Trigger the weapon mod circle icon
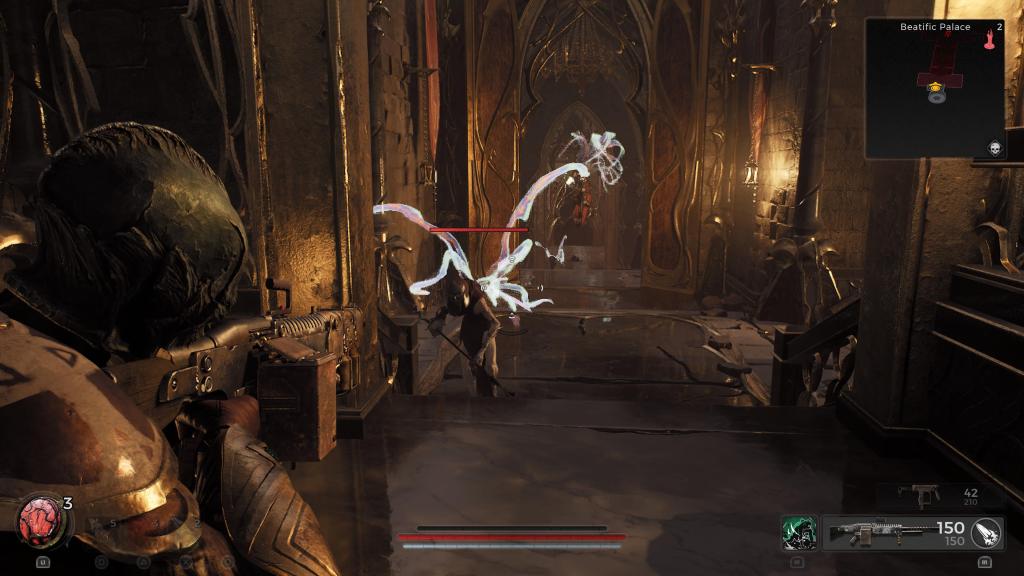The height and width of the screenshot is (576, 1024). pyautogui.click(x=986, y=532)
